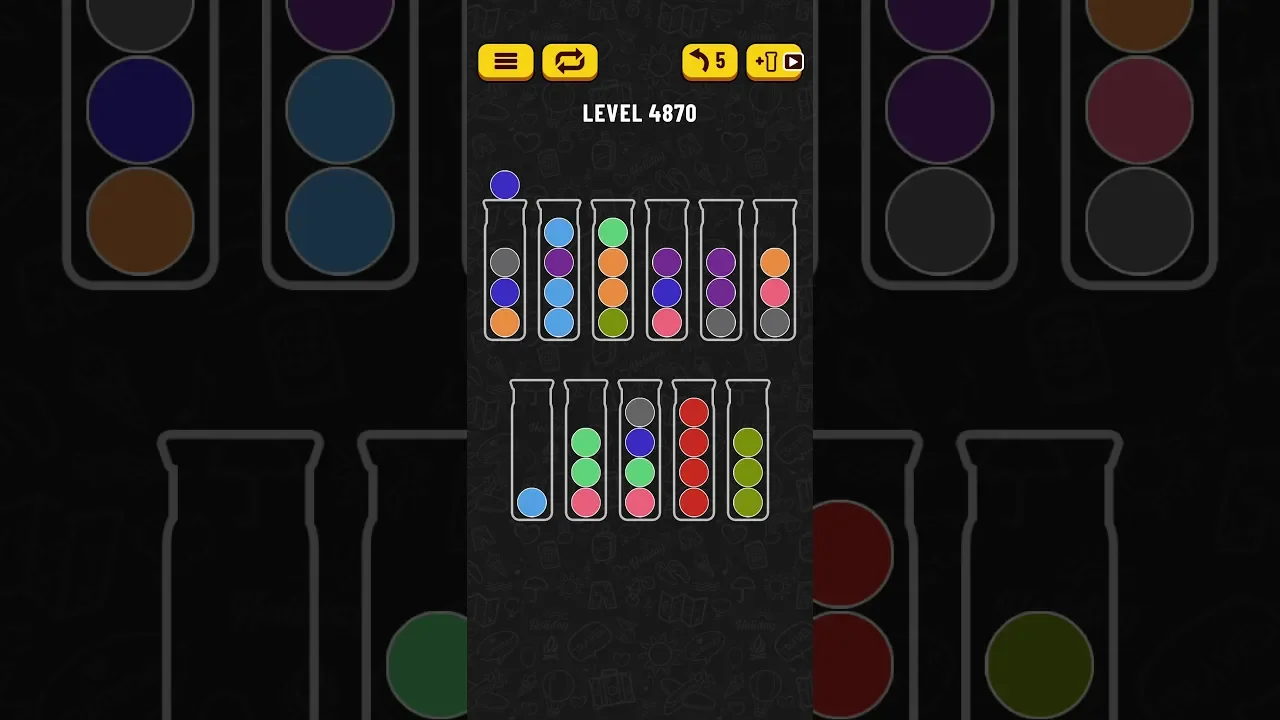Choose the tube holding orange, pink and grey balls
The image size is (1280, 720).
775,272
